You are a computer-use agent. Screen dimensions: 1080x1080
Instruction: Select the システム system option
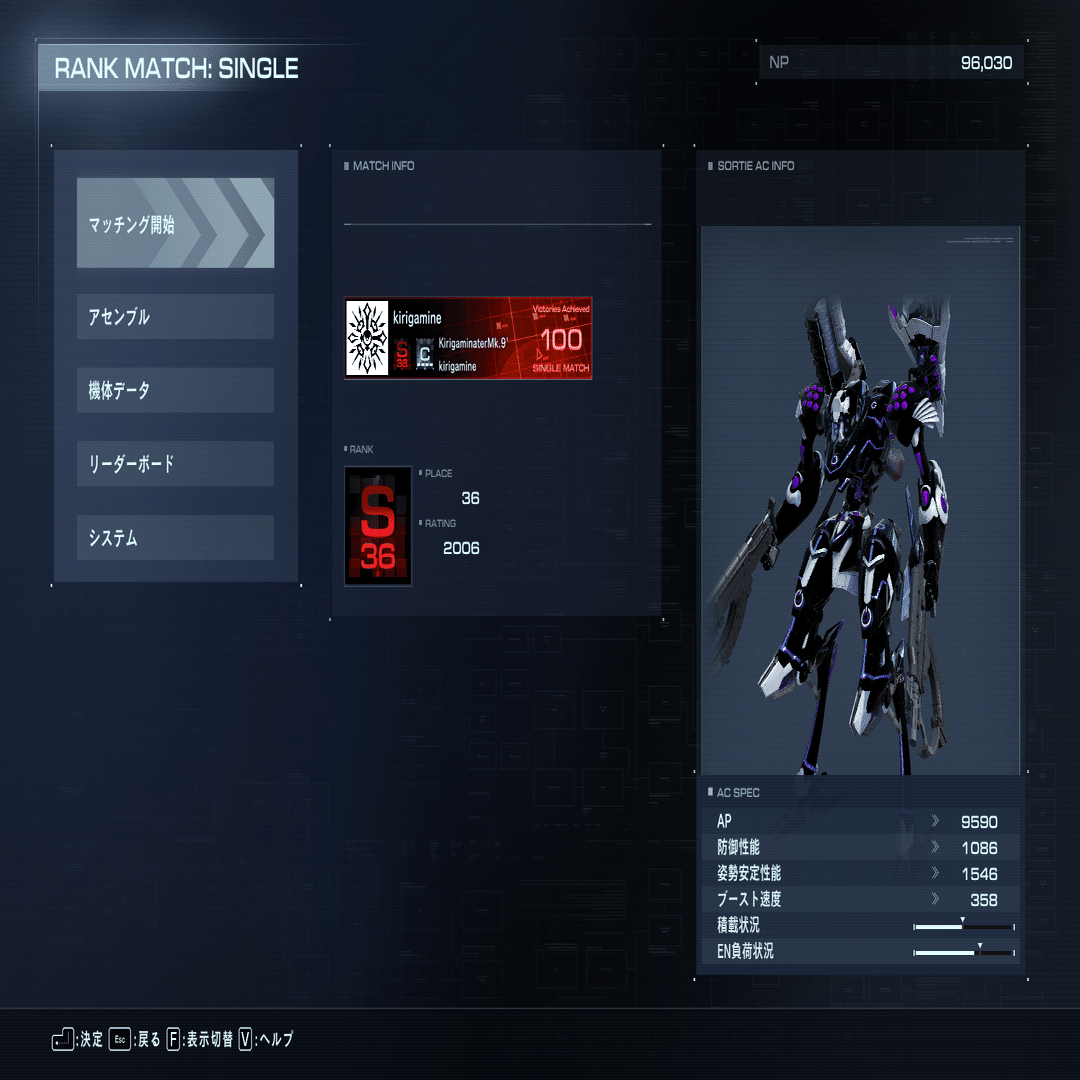point(175,538)
